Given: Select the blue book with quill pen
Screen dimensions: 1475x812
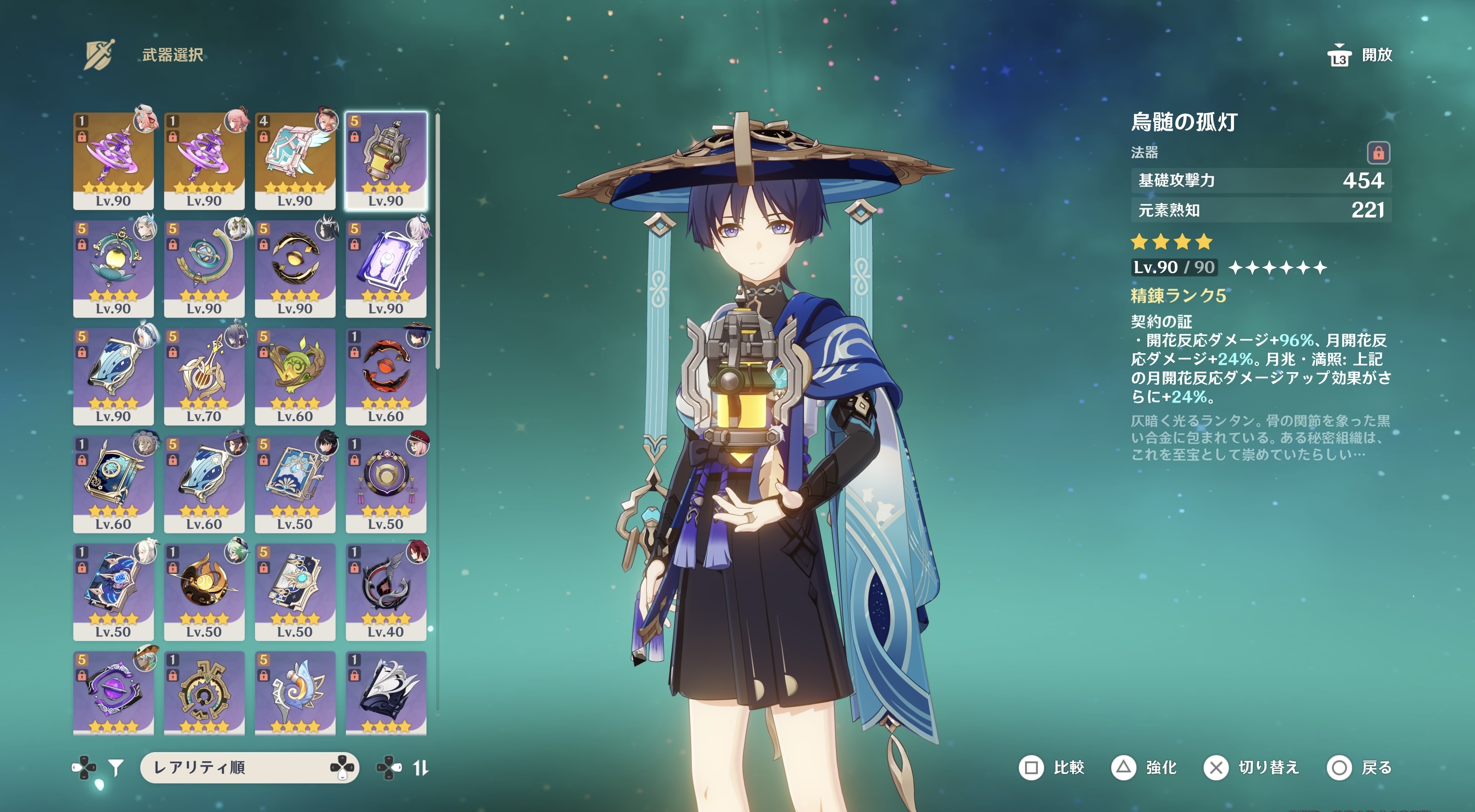Looking at the screenshot, I should pos(295,483).
